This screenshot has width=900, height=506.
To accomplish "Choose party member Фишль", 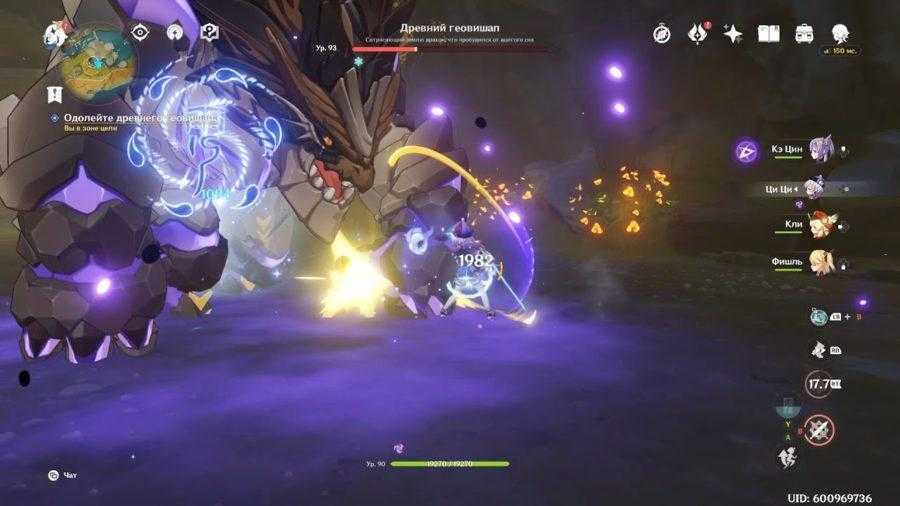I will pyautogui.click(x=819, y=264).
